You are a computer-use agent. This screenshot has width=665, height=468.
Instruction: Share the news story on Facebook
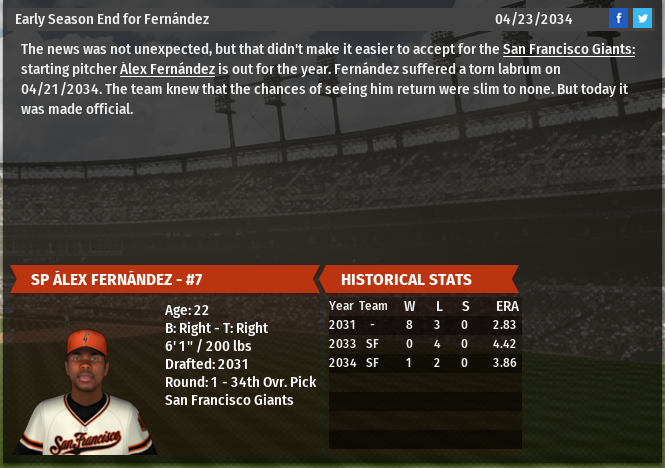coord(619,18)
